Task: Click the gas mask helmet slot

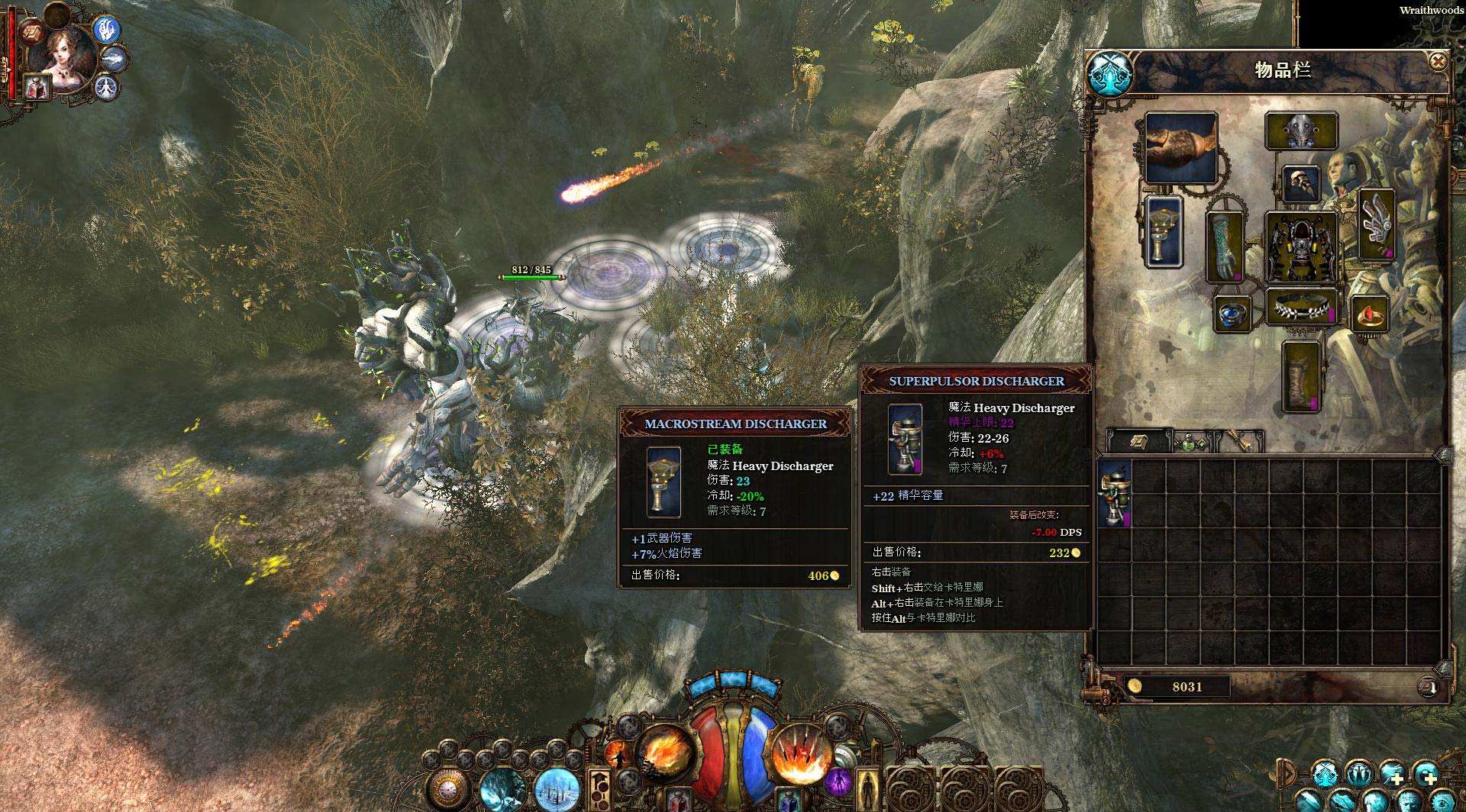Action: click(x=1301, y=130)
